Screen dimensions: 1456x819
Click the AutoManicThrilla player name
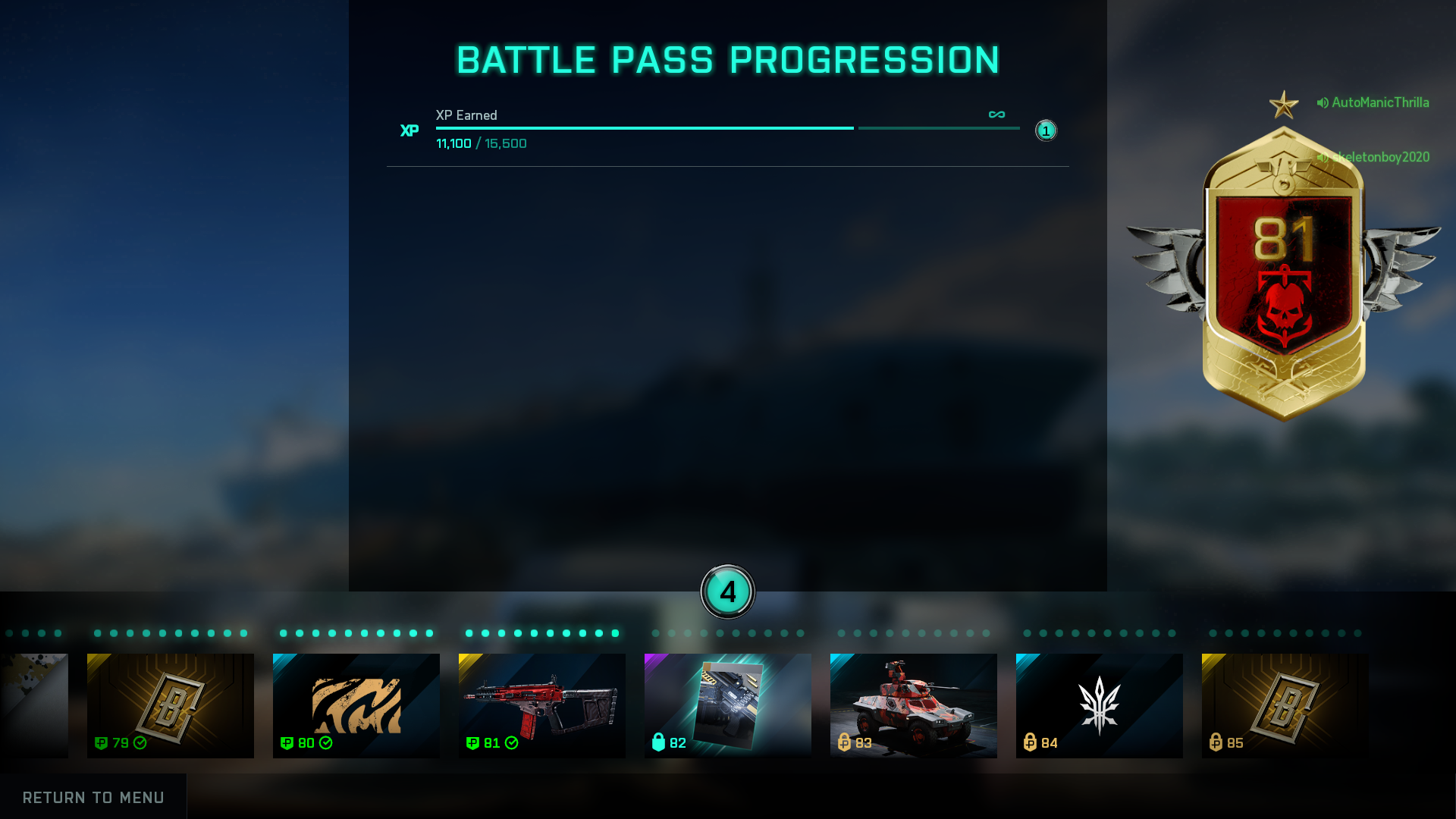pos(1379,102)
